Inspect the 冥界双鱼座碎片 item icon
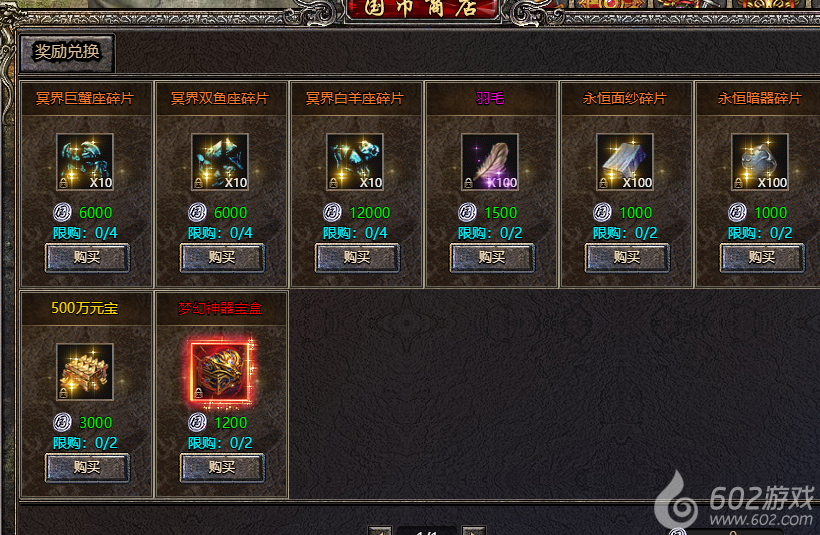Viewport: 820px width, 535px height. click(x=220, y=162)
